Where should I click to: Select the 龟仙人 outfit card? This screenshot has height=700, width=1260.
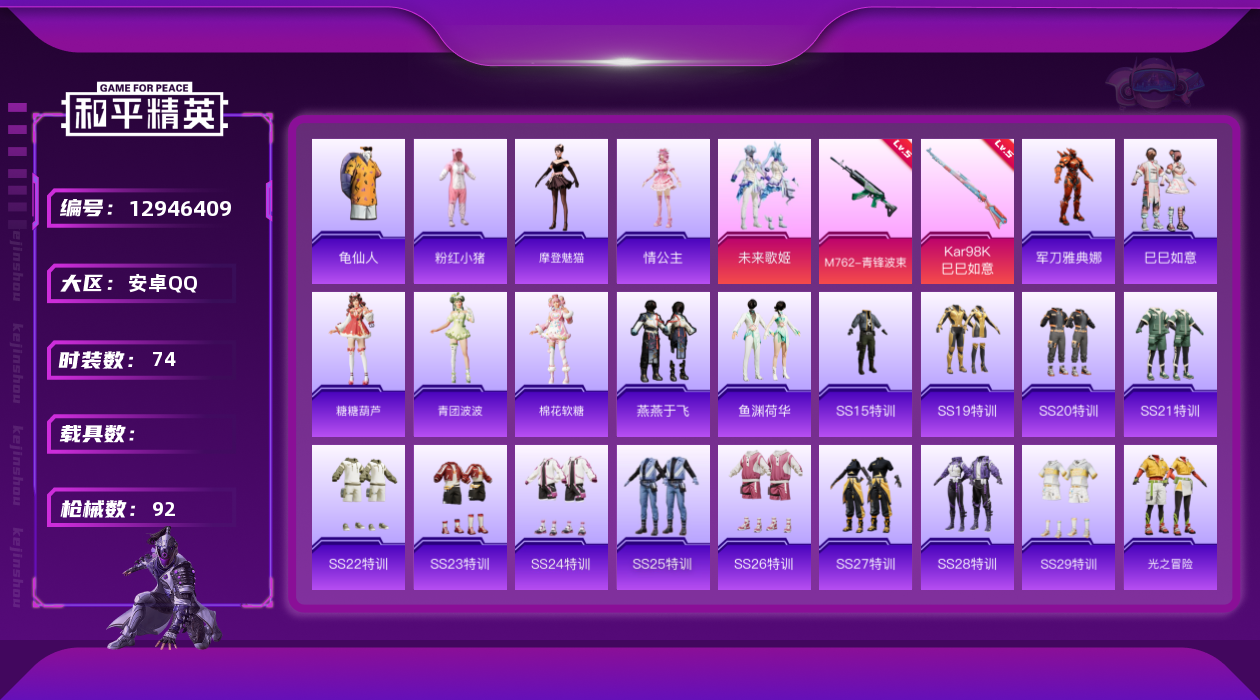tap(358, 211)
